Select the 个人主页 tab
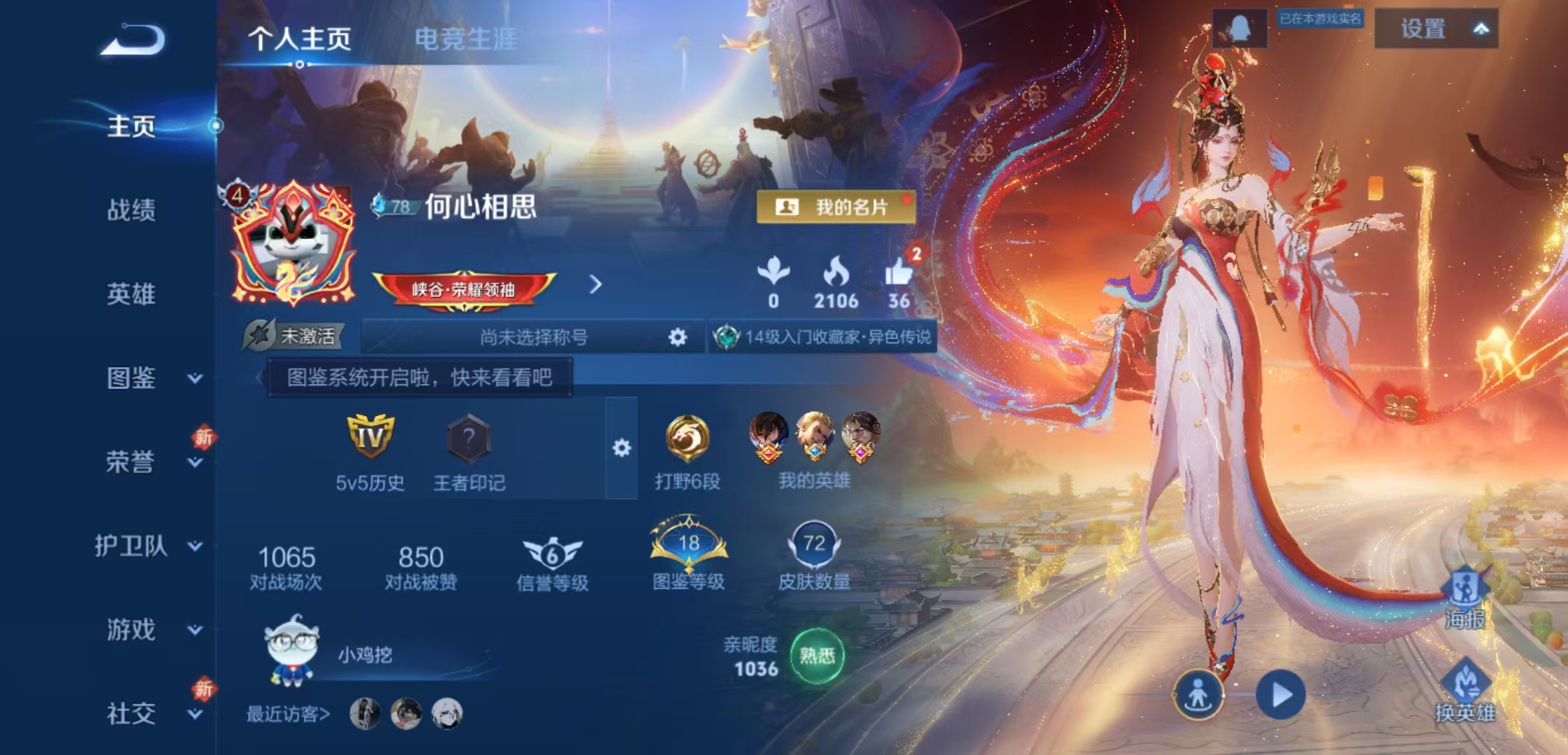This screenshot has height=755, width=1568. [x=300, y=40]
